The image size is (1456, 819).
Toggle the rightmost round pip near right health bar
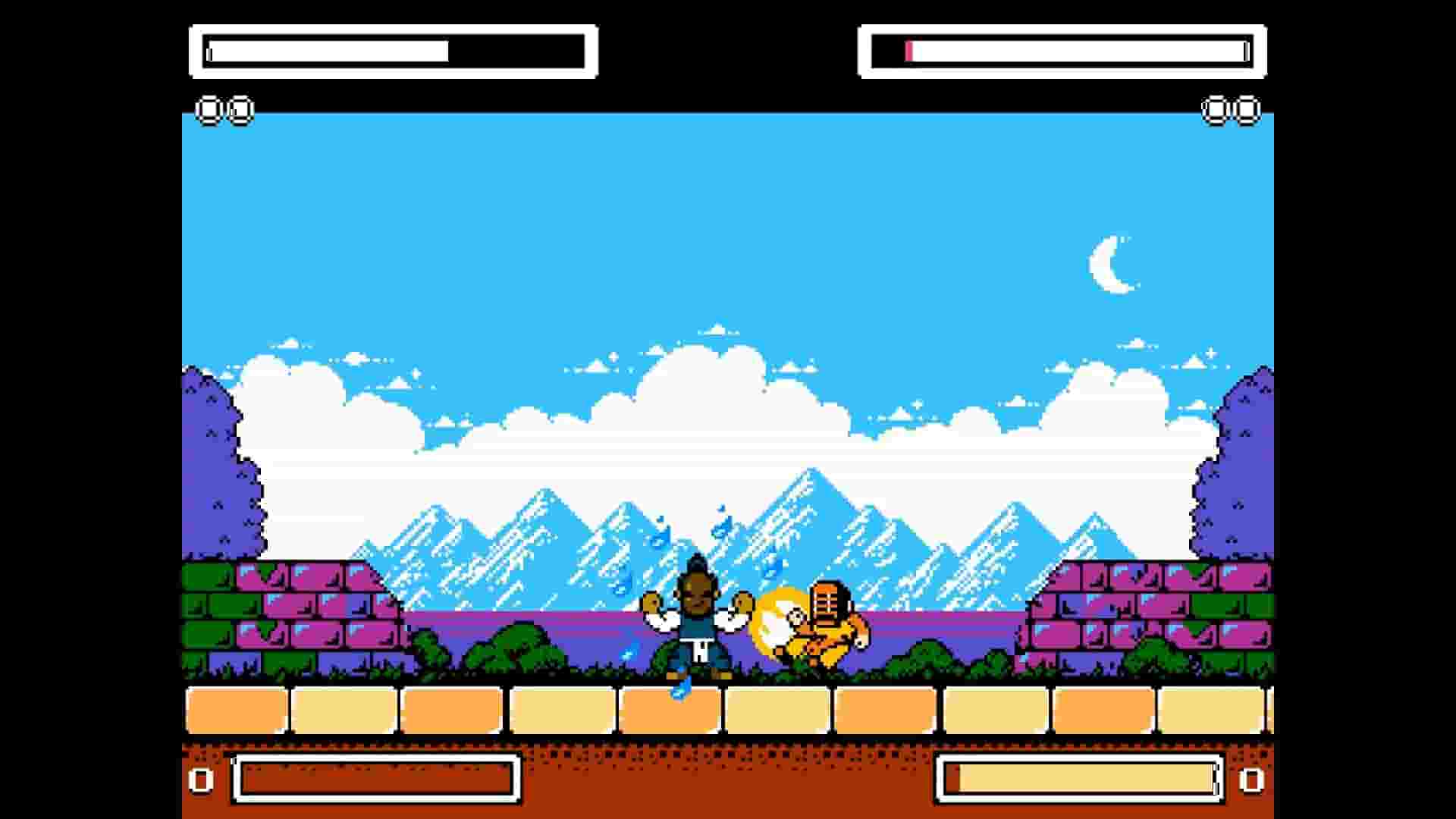1247,110
